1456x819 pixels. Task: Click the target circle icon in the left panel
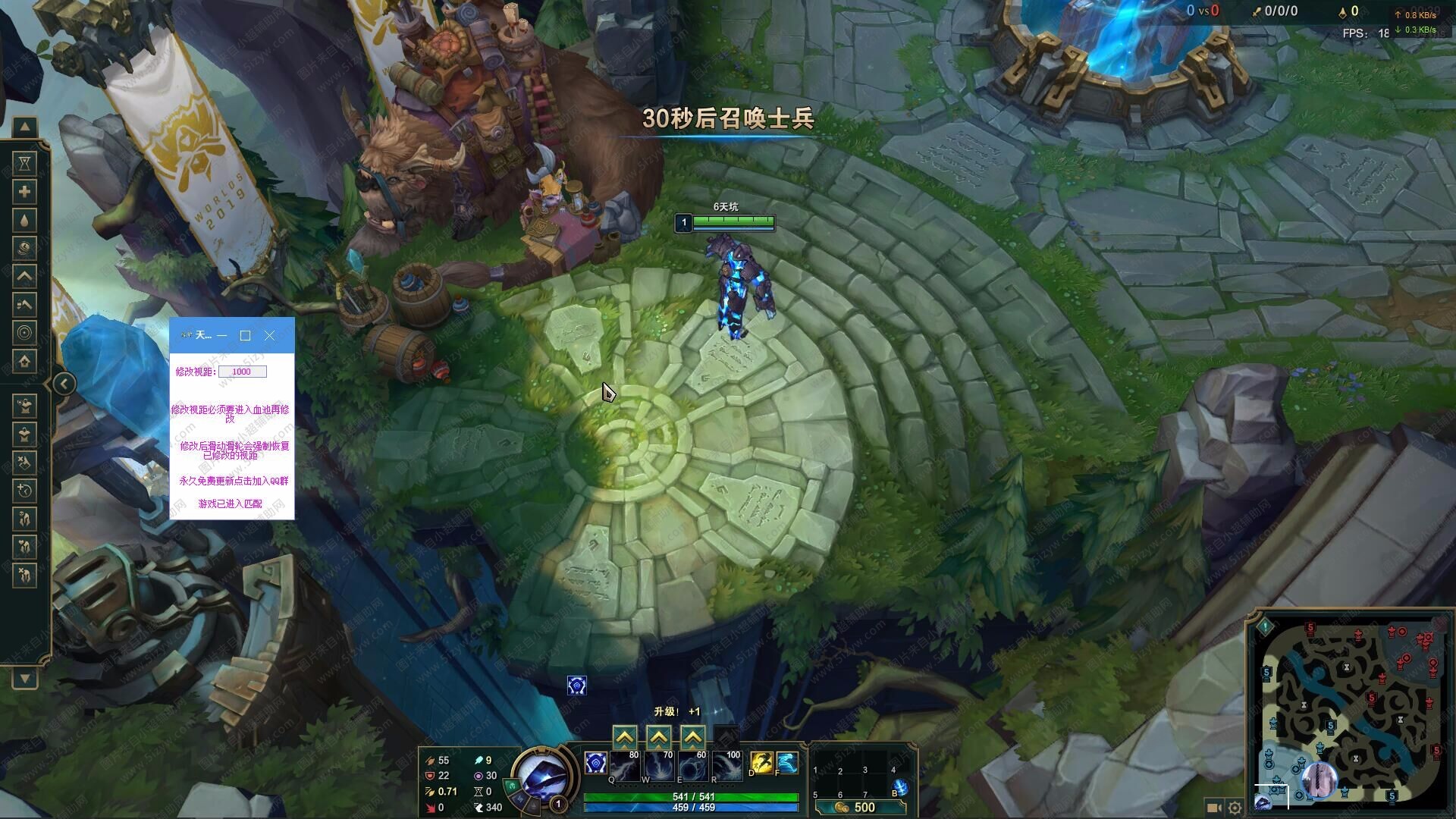(25, 333)
